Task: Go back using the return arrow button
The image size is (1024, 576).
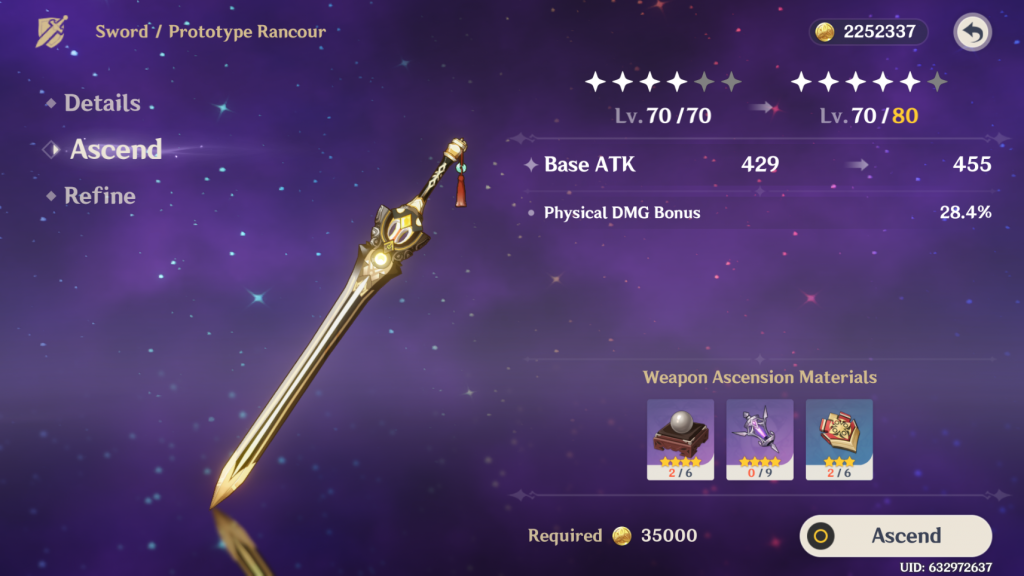Action: [972, 32]
